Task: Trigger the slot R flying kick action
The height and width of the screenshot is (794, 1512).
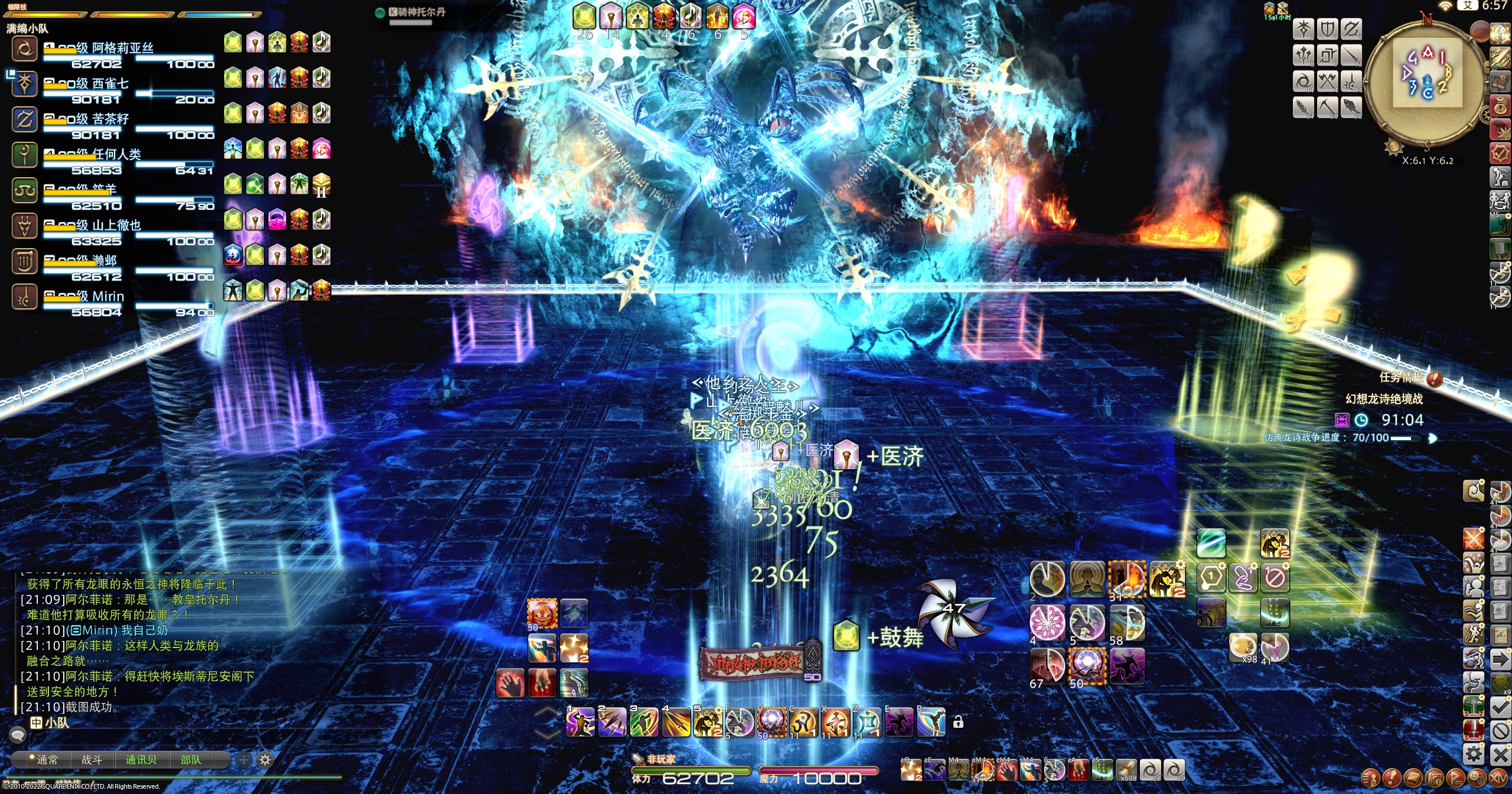Action: [931, 722]
